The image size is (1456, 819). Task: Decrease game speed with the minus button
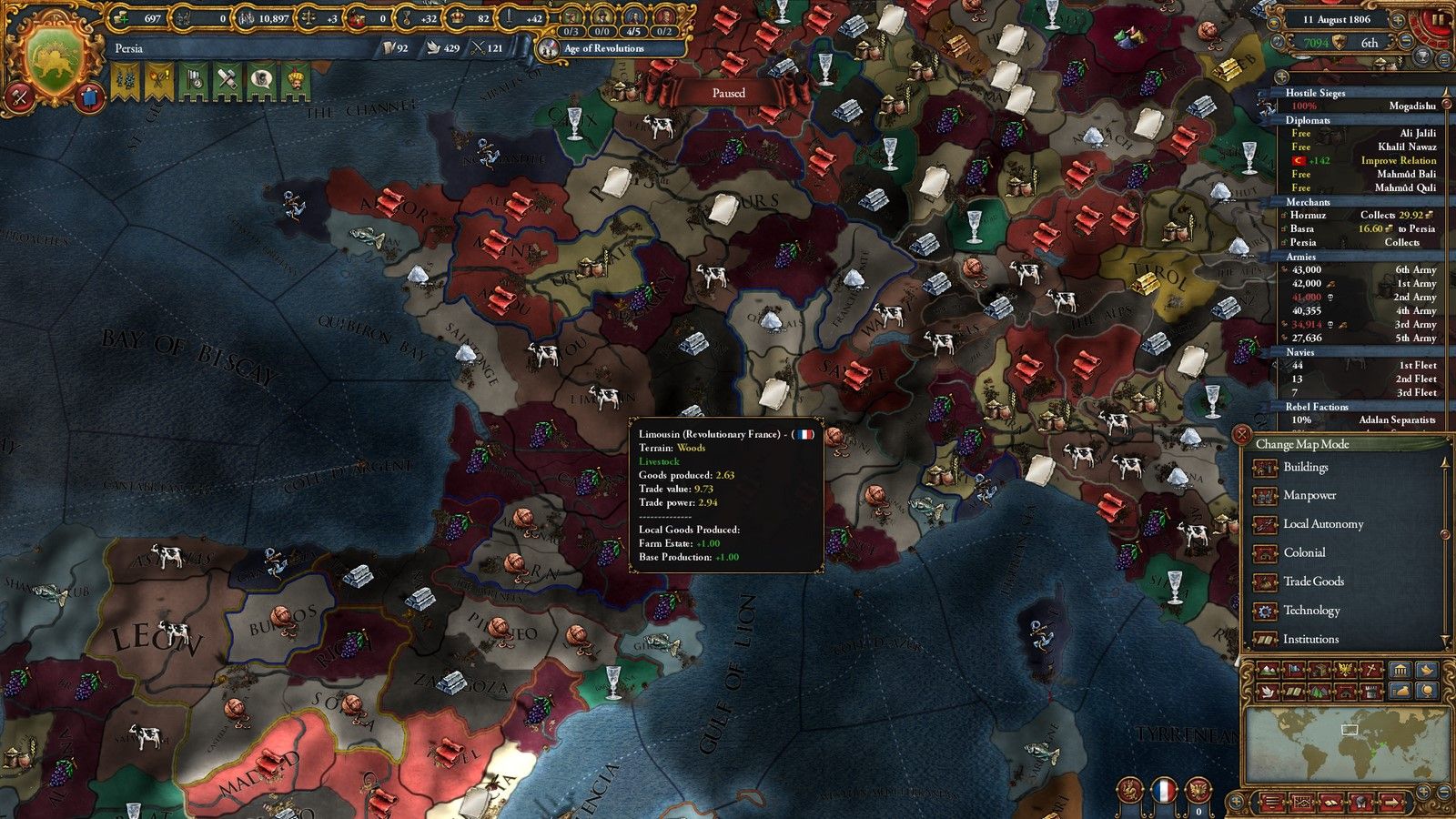(x=1406, y=42)
